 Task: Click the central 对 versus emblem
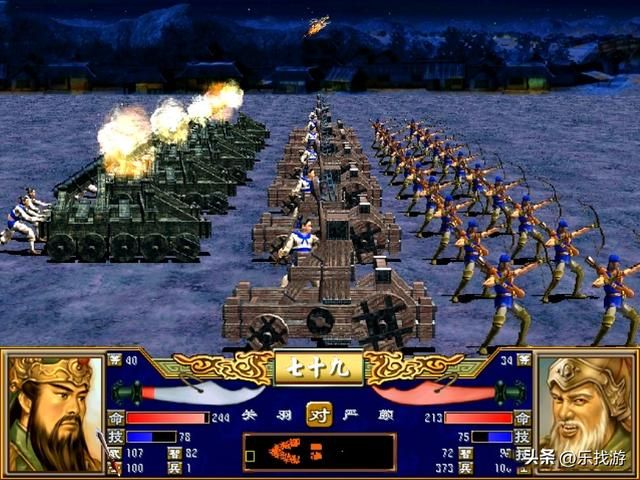[319, 414]
